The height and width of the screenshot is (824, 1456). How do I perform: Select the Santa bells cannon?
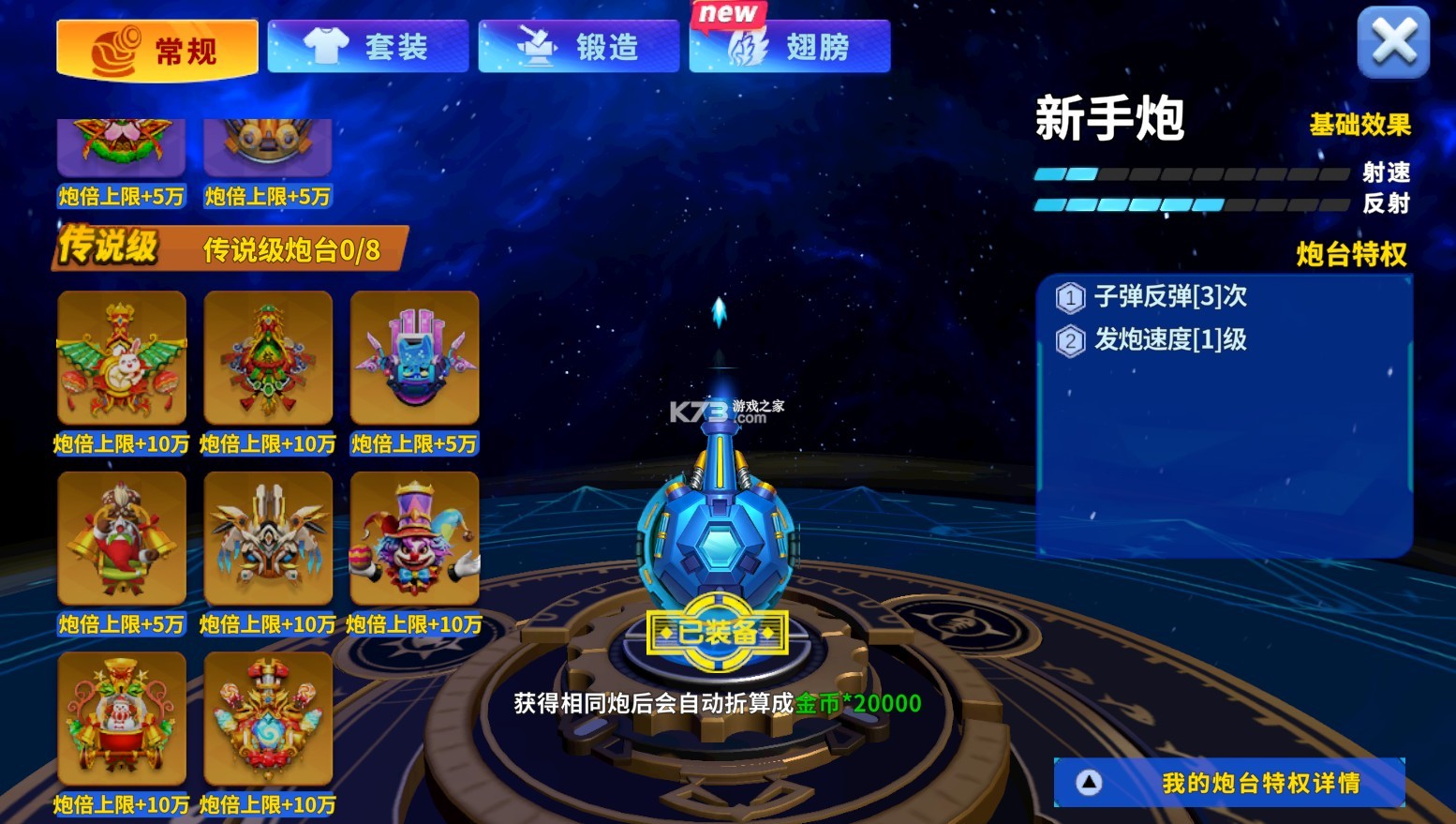pyautogui.click(x=120, y=536)
